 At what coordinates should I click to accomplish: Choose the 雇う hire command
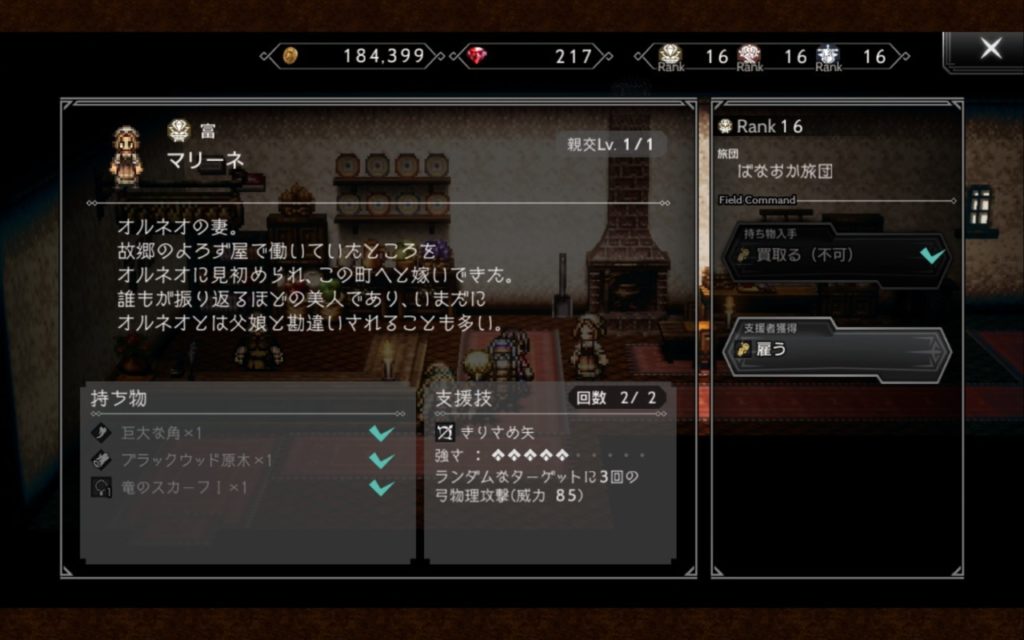[836, 349]
